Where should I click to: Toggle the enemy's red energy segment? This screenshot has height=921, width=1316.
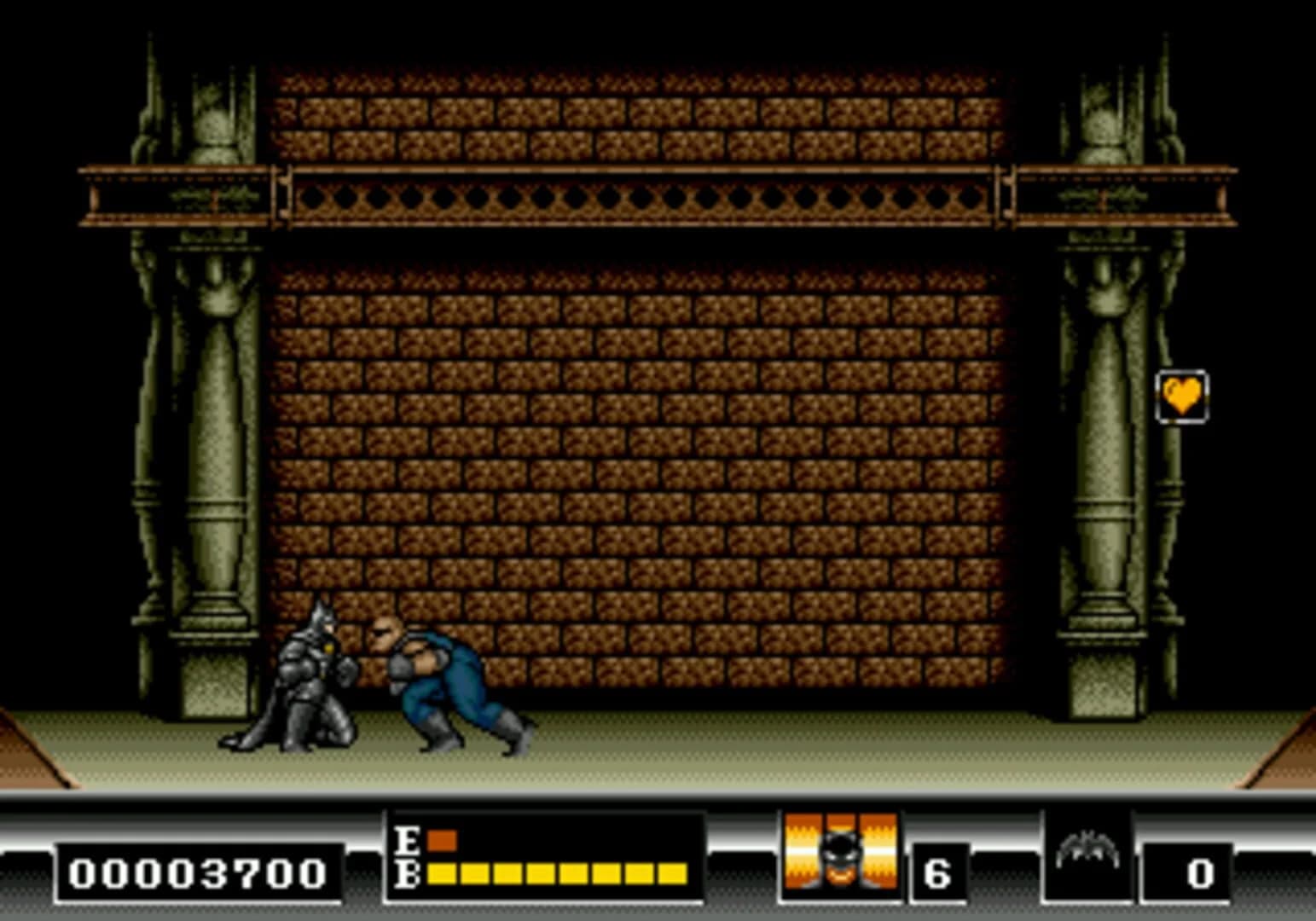[442, 840]
